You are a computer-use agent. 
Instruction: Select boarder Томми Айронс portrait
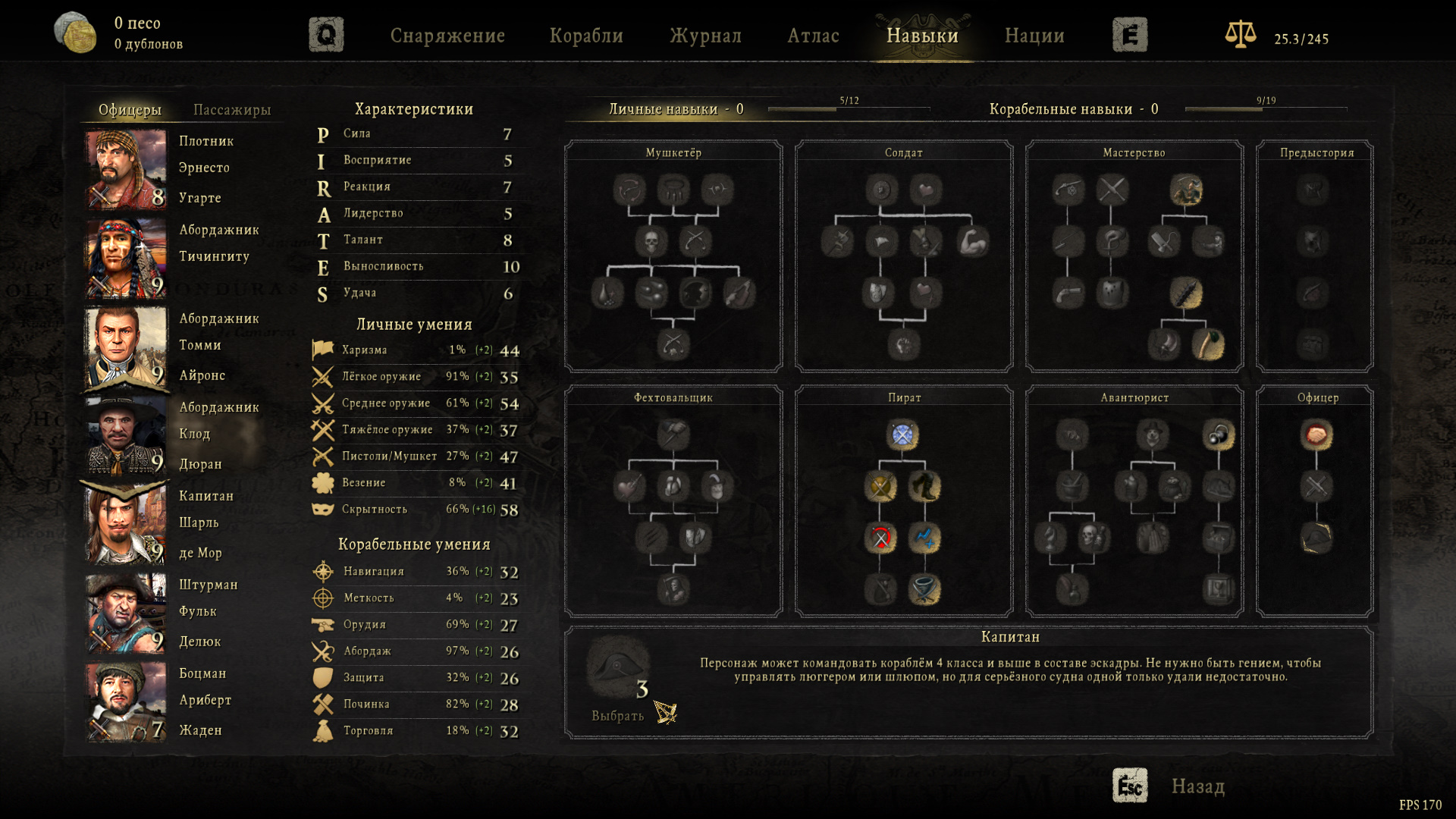[126, 347]
